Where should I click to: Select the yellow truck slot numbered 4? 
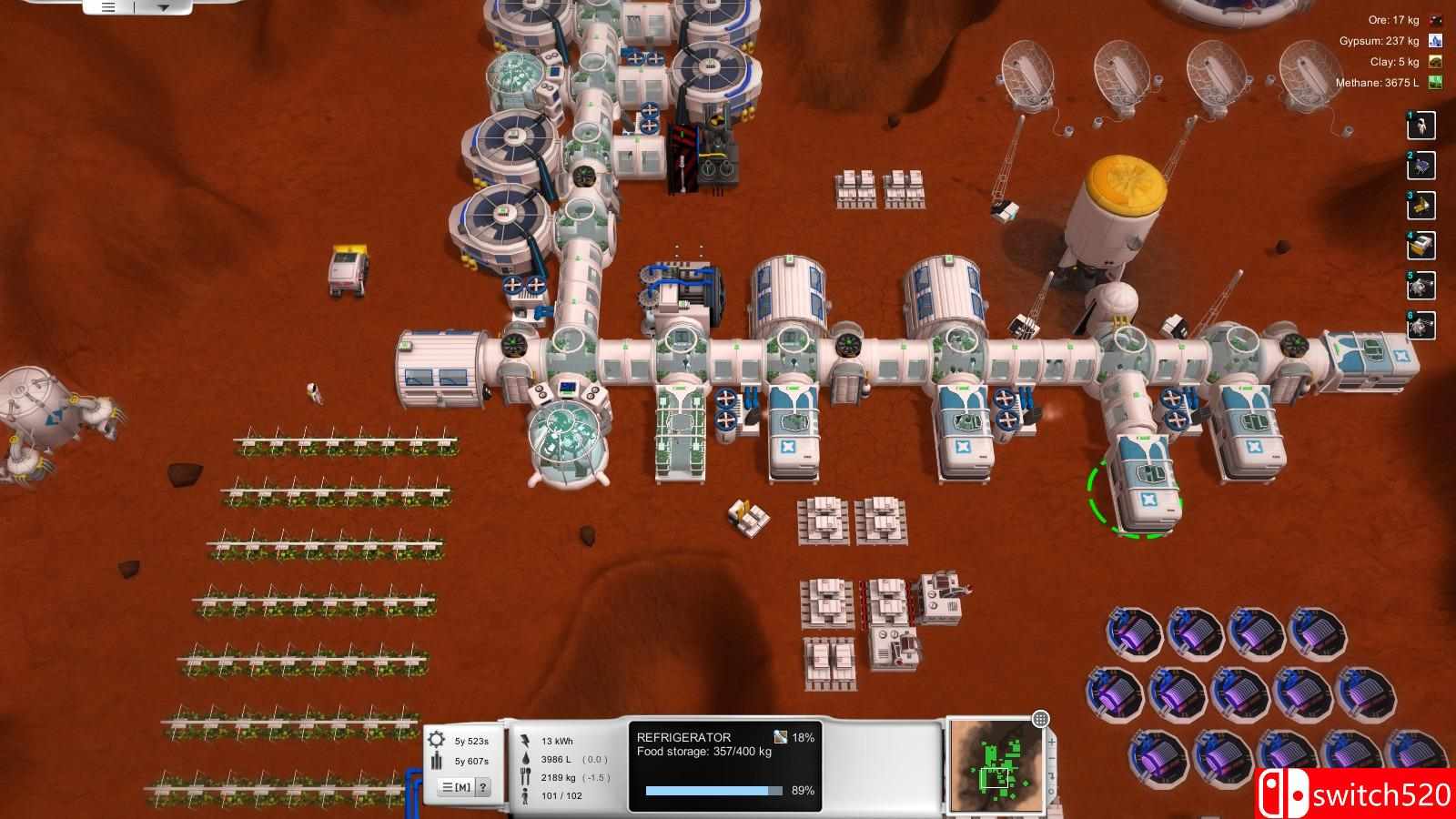coord(1421,246)
